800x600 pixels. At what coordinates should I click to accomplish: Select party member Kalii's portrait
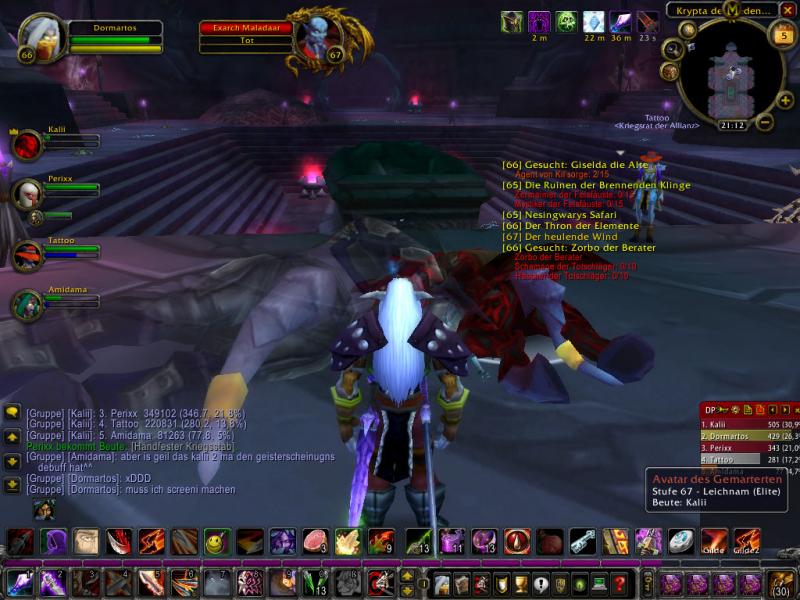pos(27,145)
